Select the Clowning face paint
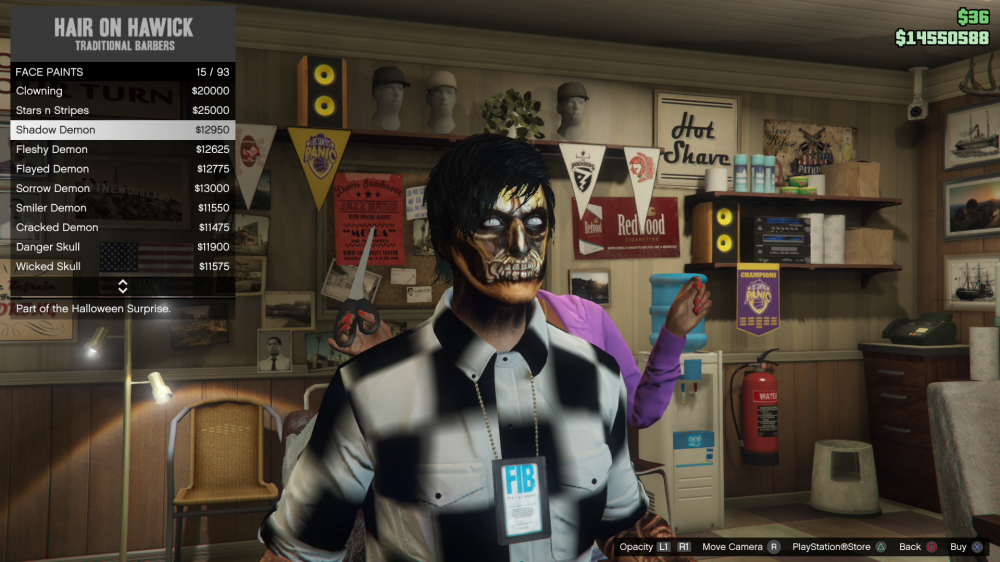 [x=122, y=91]
